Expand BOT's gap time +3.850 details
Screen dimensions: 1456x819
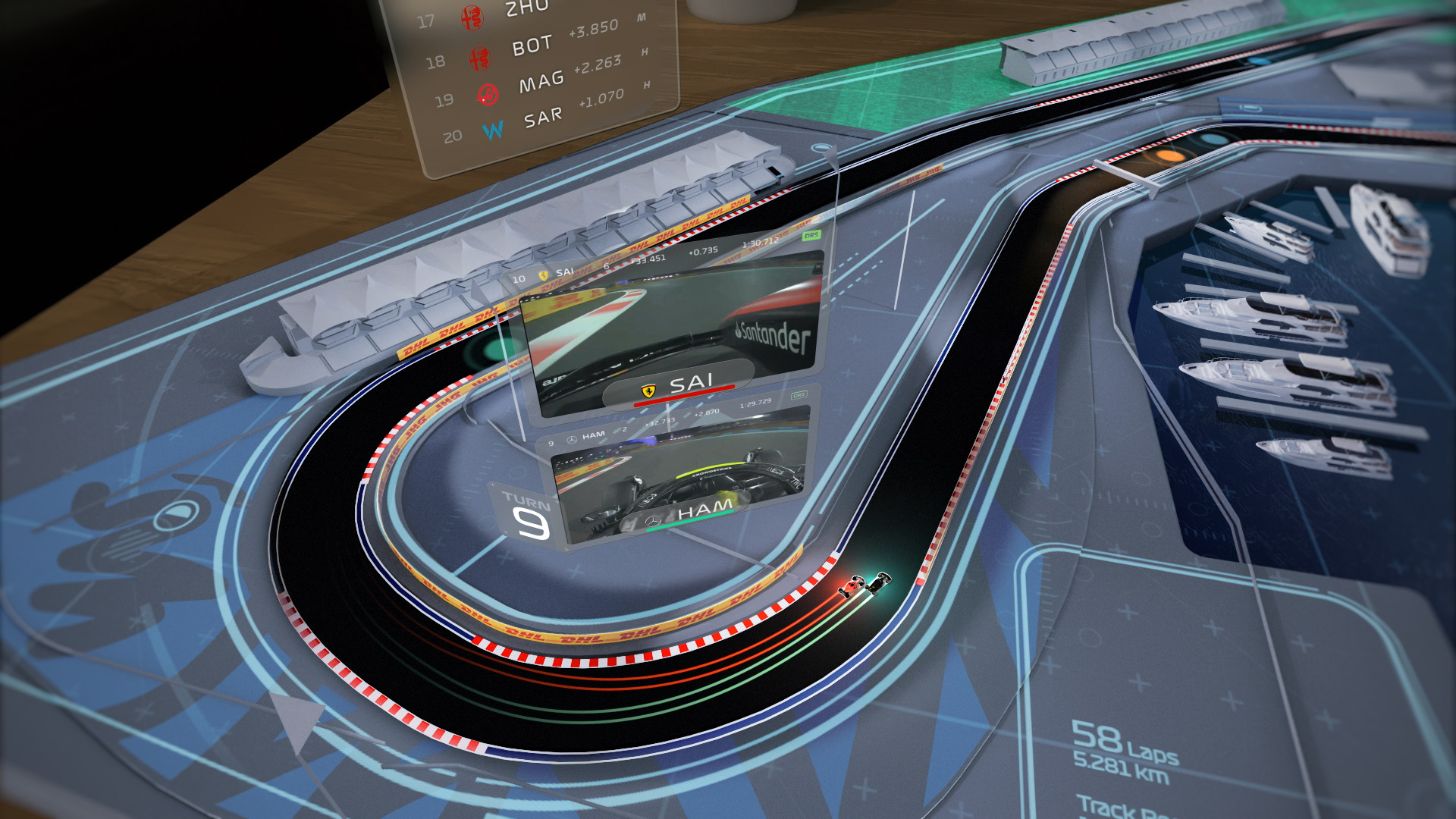point(593,27)
